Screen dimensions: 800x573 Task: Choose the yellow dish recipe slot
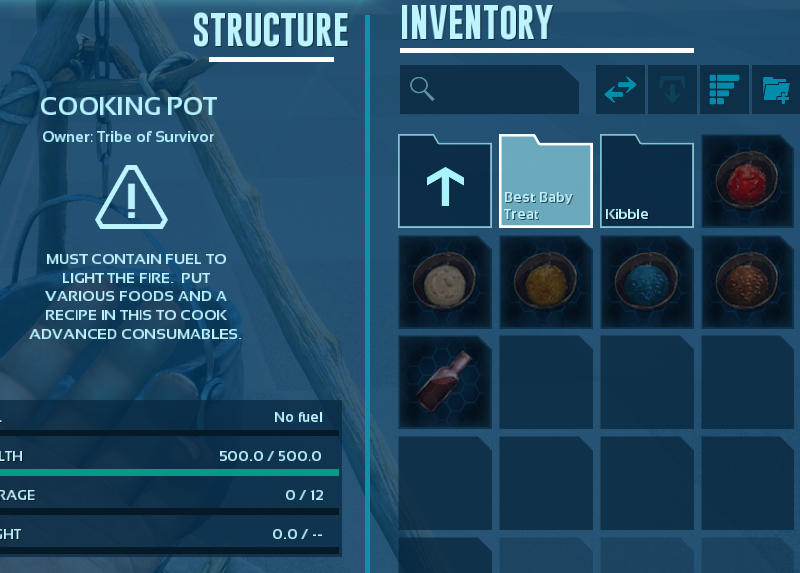click(546, 282)
